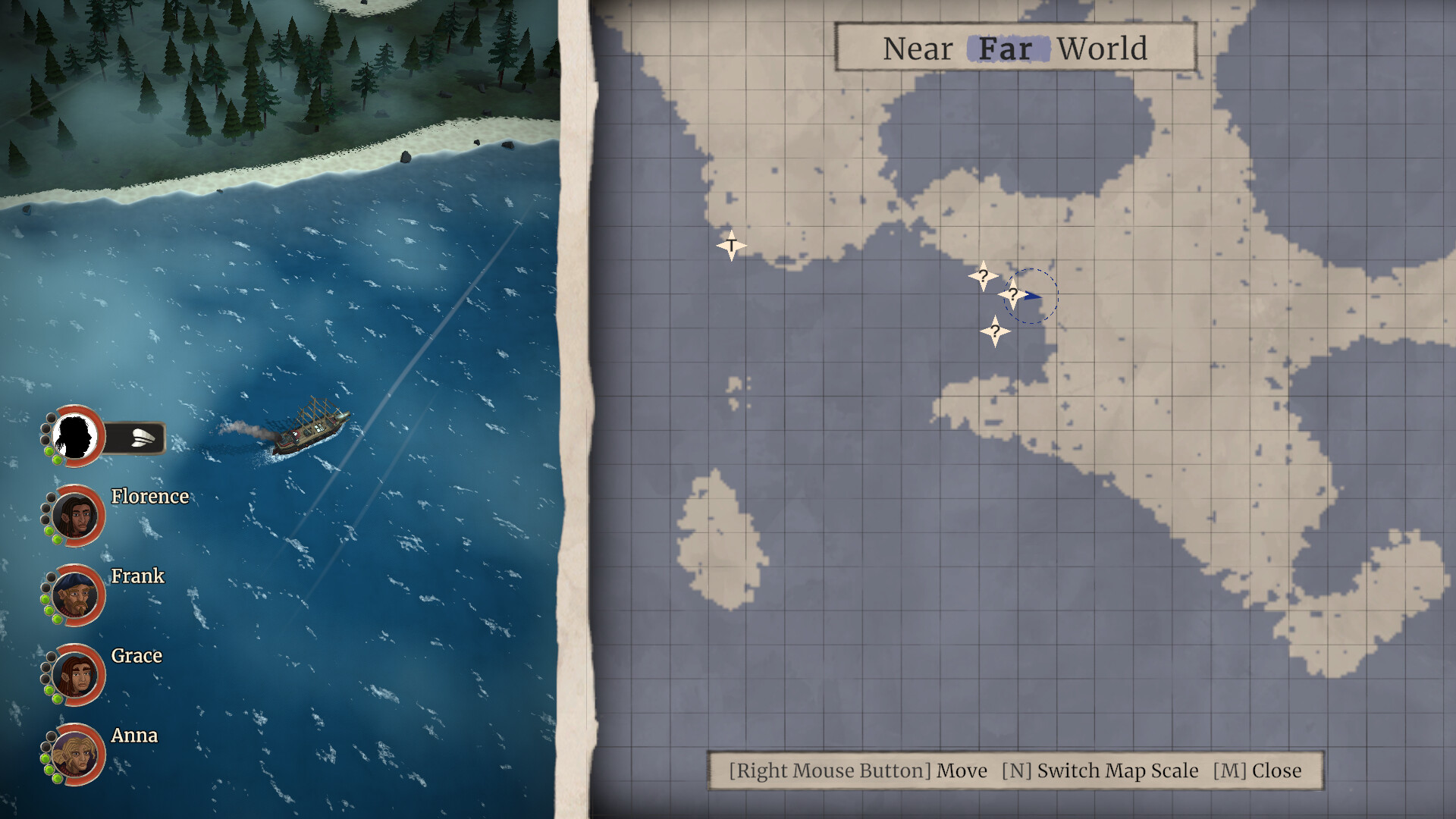Click the question mark inside the dashed circle
Screen dimensions: 1456x819
1014,296
